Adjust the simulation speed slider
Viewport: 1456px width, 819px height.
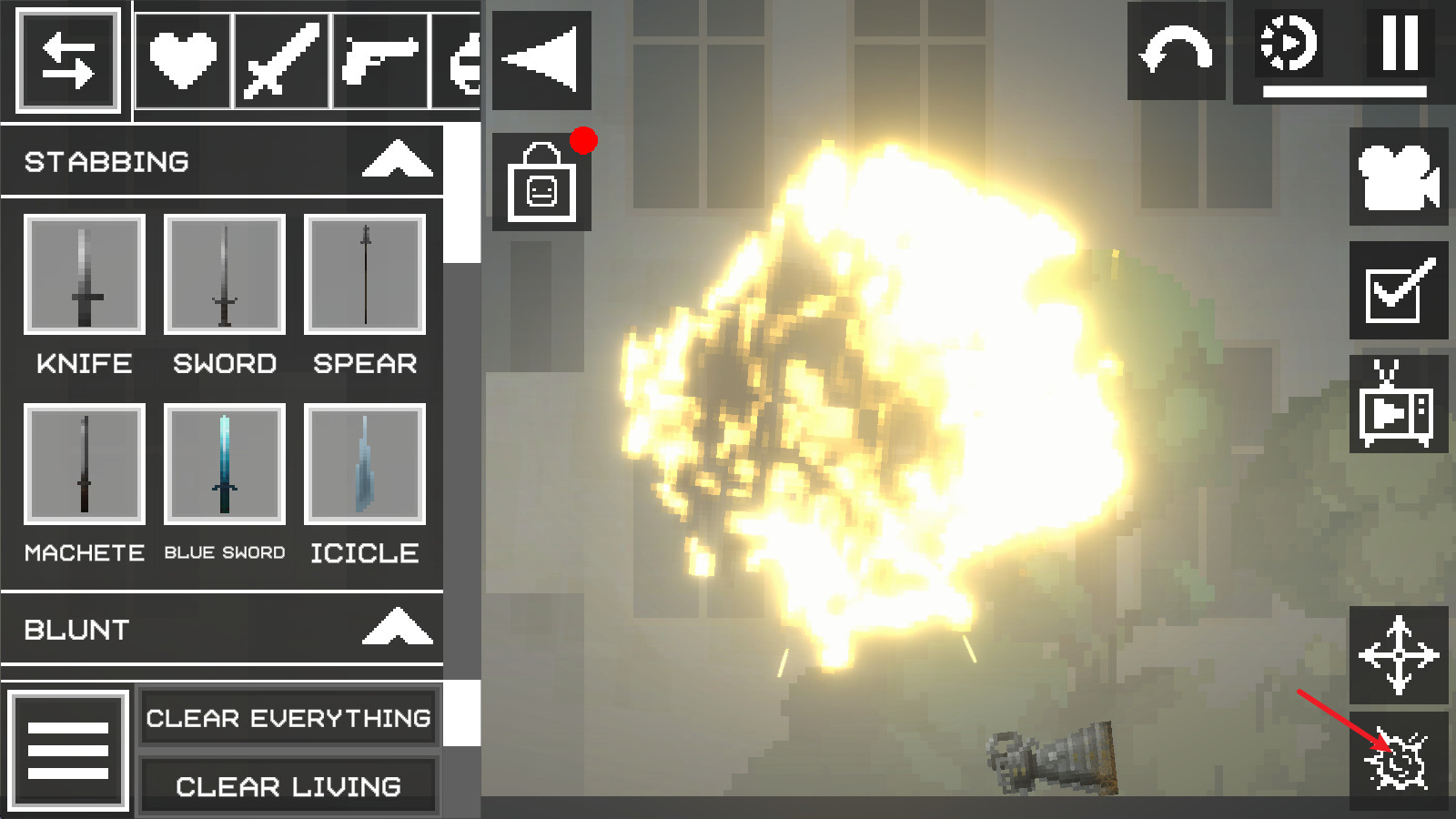(1345, 90)
